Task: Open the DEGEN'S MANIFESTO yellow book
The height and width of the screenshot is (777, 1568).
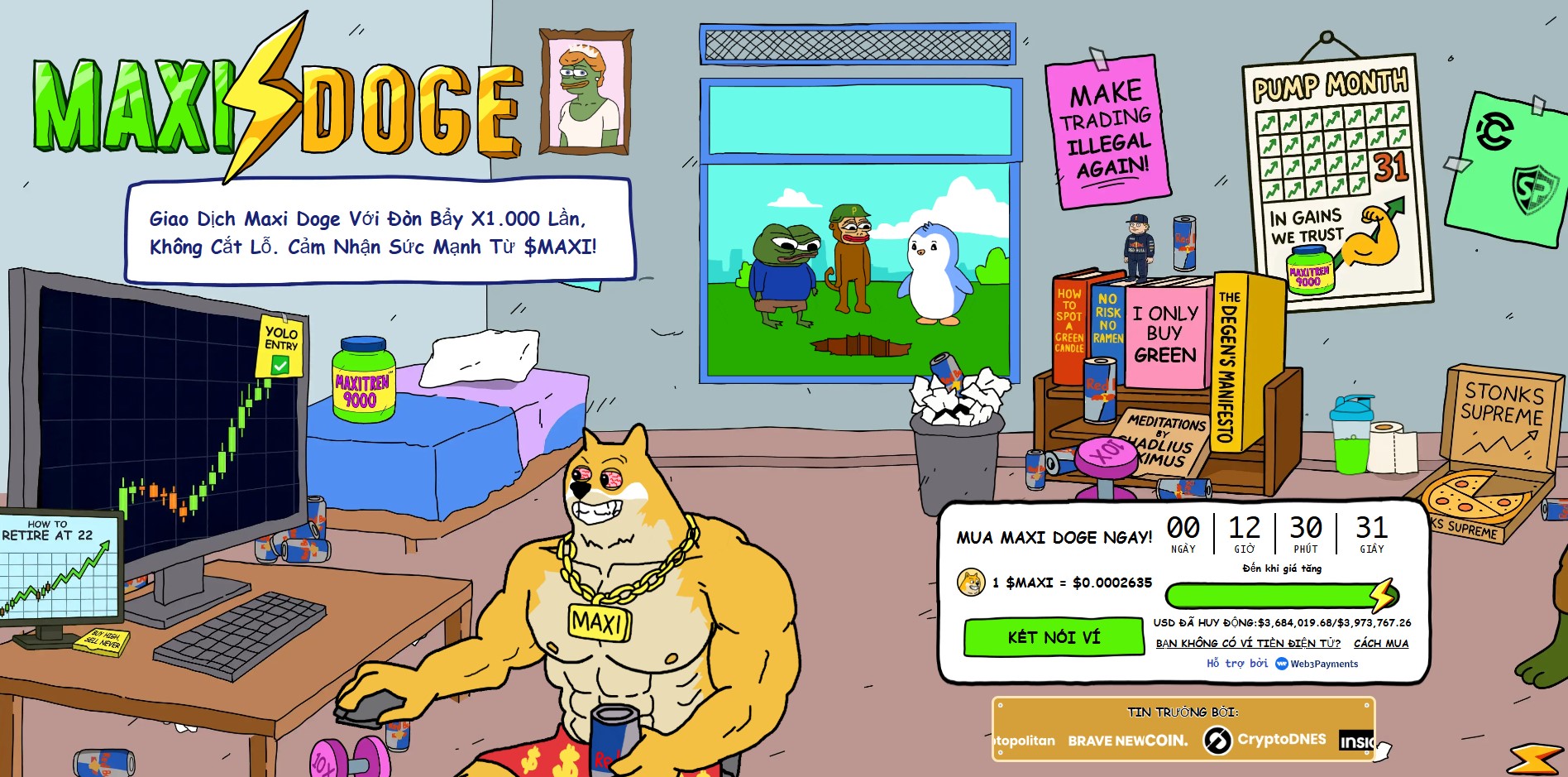Action: click(x=1230, y=360)
